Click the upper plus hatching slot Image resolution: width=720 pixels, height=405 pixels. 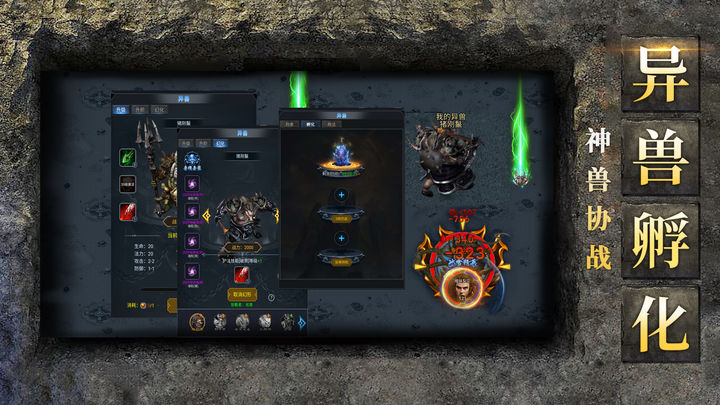340,195
